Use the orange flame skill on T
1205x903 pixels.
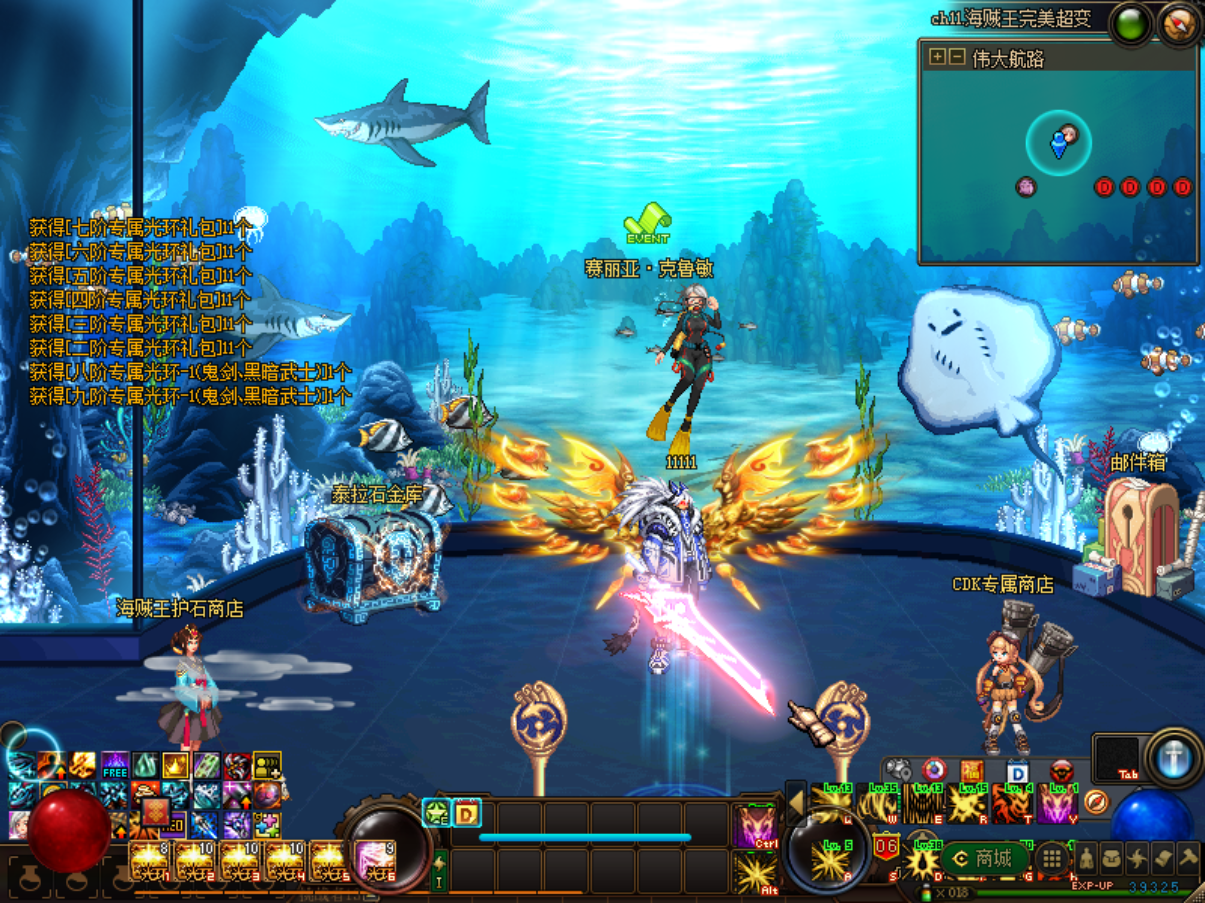[x=1012, y=804]
